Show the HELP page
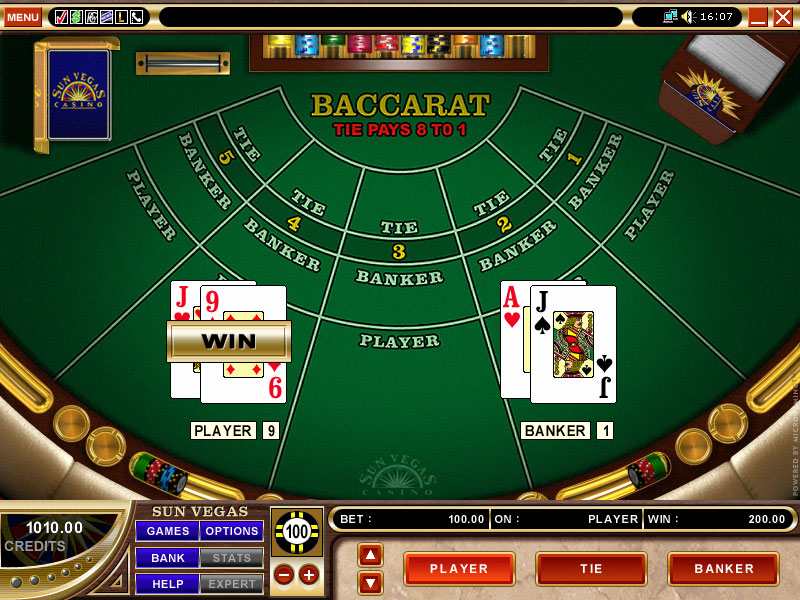800x600 pixels. [167, 583]
